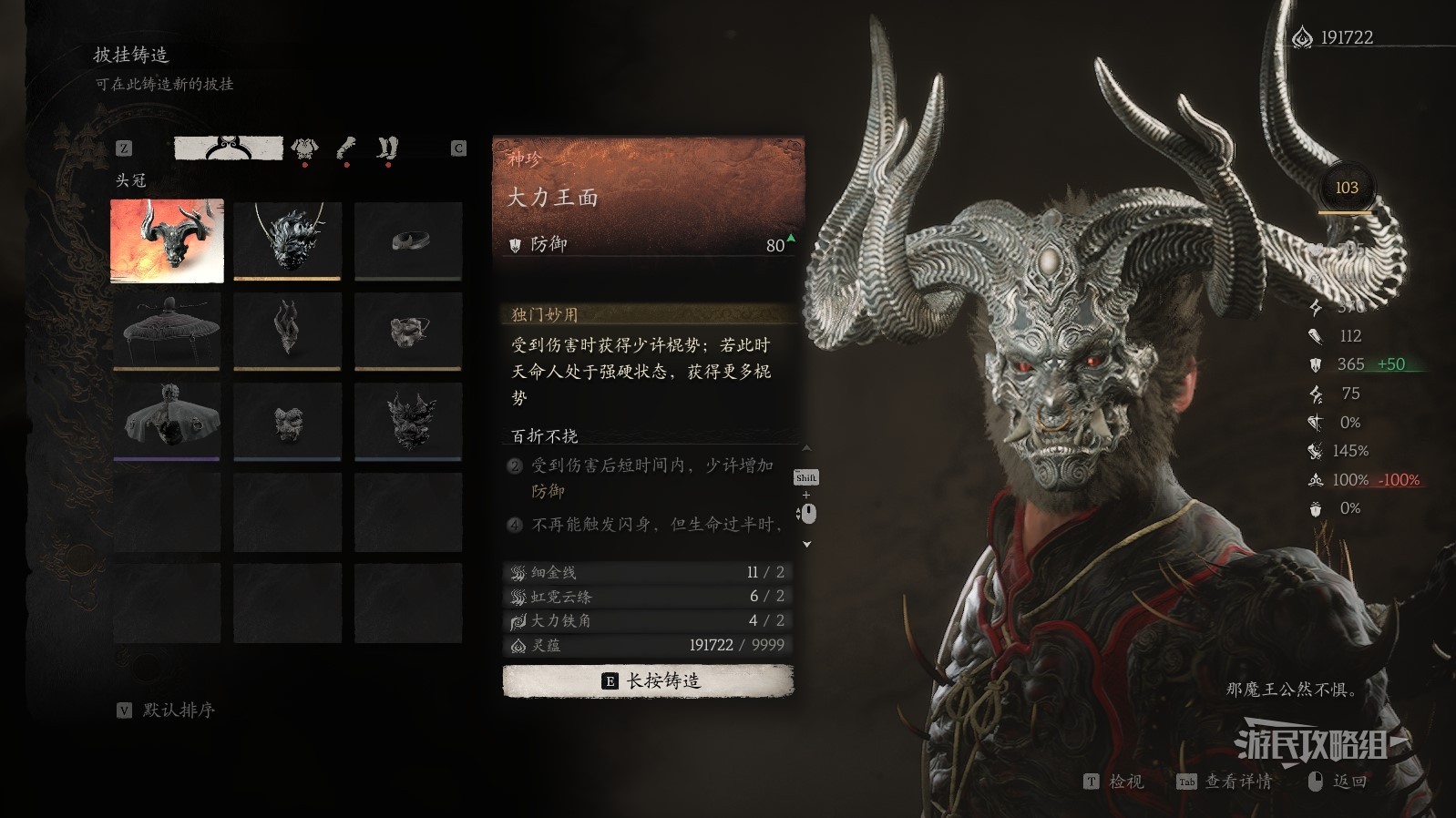The height and width of the screenshot is (818, 1456).
Task: Open the body armor category tab
Action: (304, 148)
